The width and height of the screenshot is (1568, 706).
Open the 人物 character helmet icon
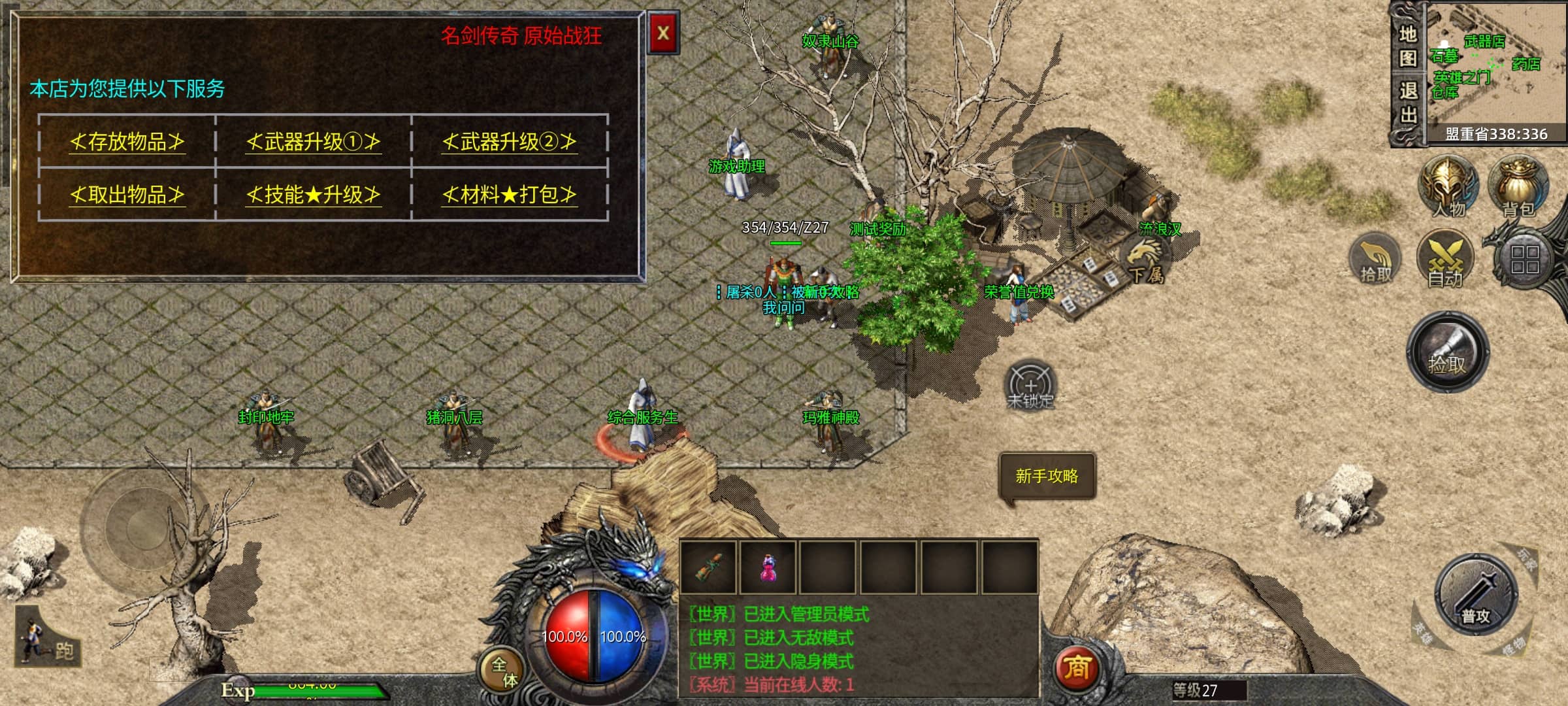pos(1448,185)
